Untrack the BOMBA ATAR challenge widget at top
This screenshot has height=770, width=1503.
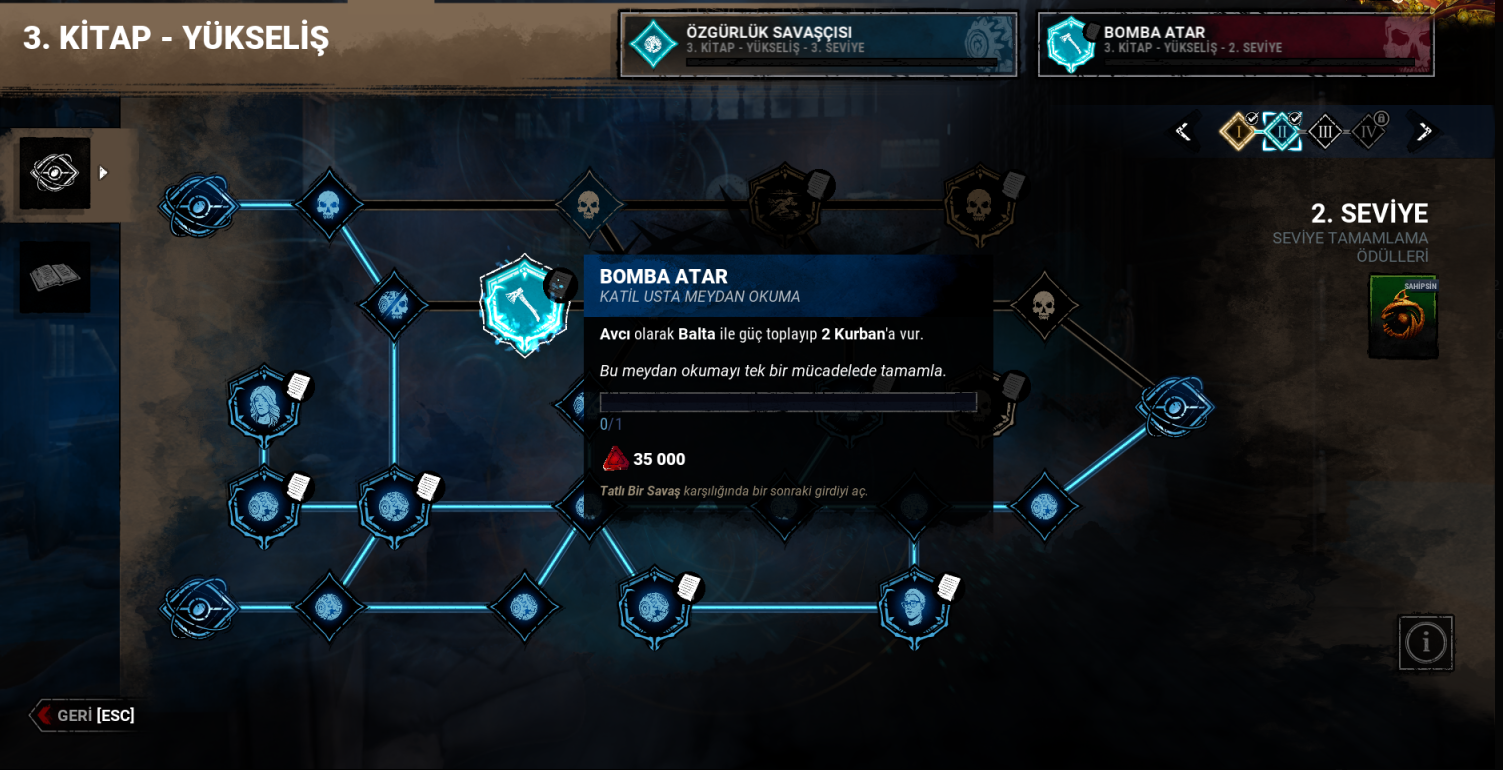coord(1236,44)
